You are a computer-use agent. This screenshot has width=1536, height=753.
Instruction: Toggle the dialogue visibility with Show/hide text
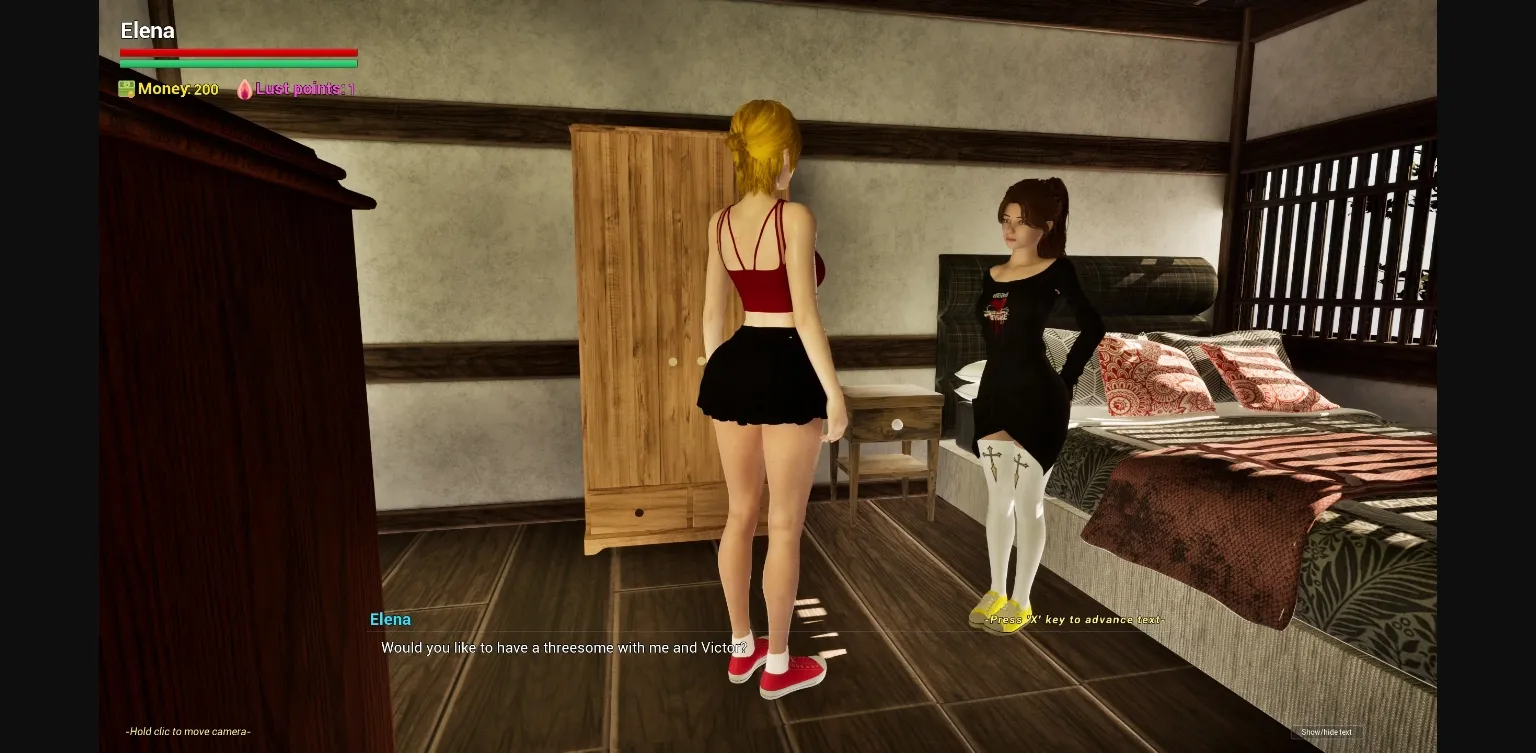point(1325,731)
